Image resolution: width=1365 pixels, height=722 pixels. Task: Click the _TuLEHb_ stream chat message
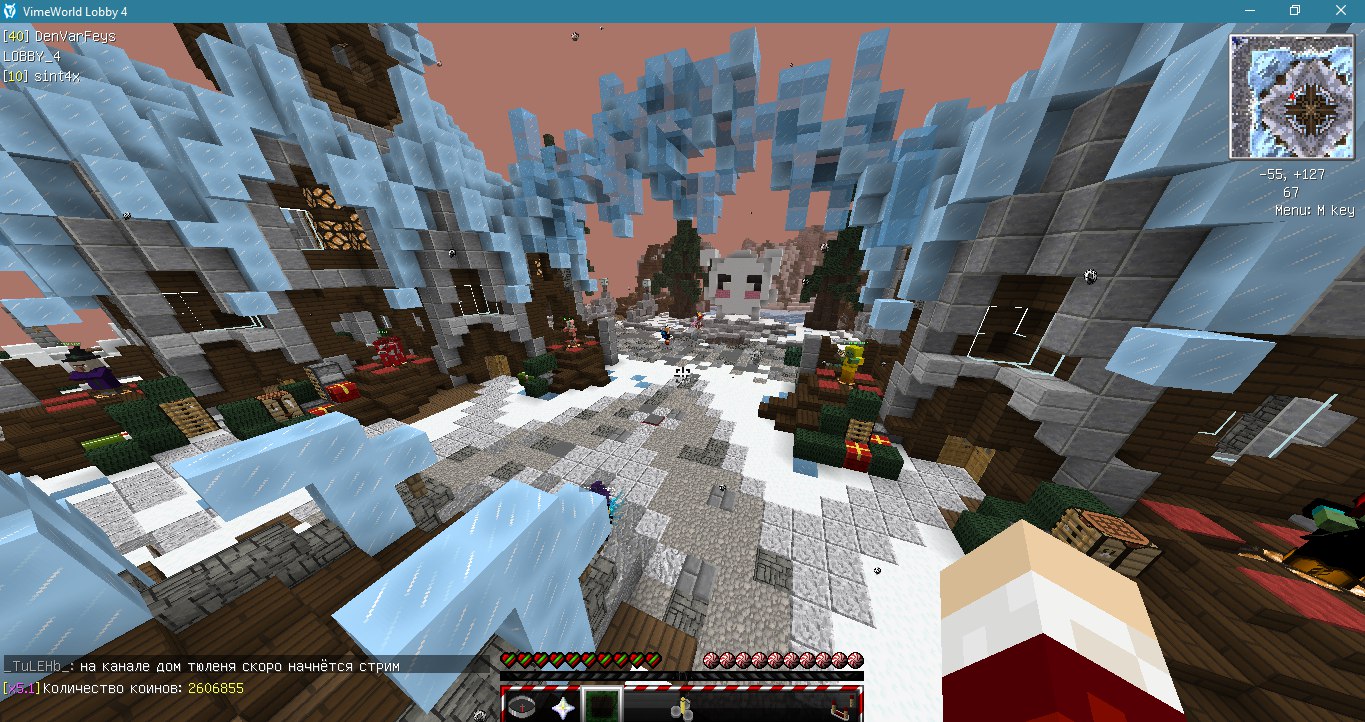[x=202, y=666]
